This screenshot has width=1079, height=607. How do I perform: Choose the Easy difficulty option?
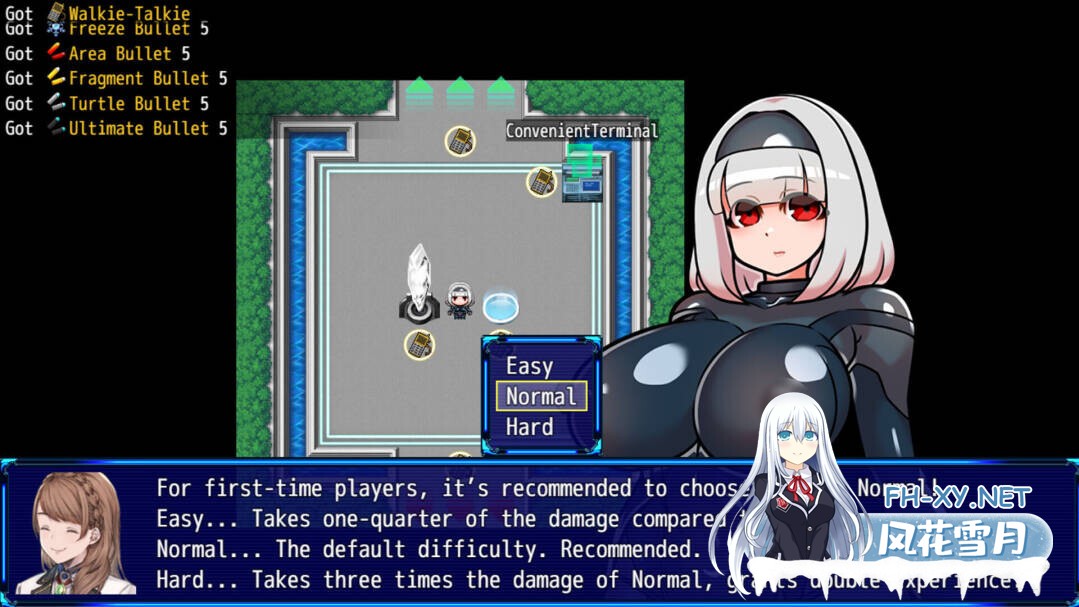[530, 367]
